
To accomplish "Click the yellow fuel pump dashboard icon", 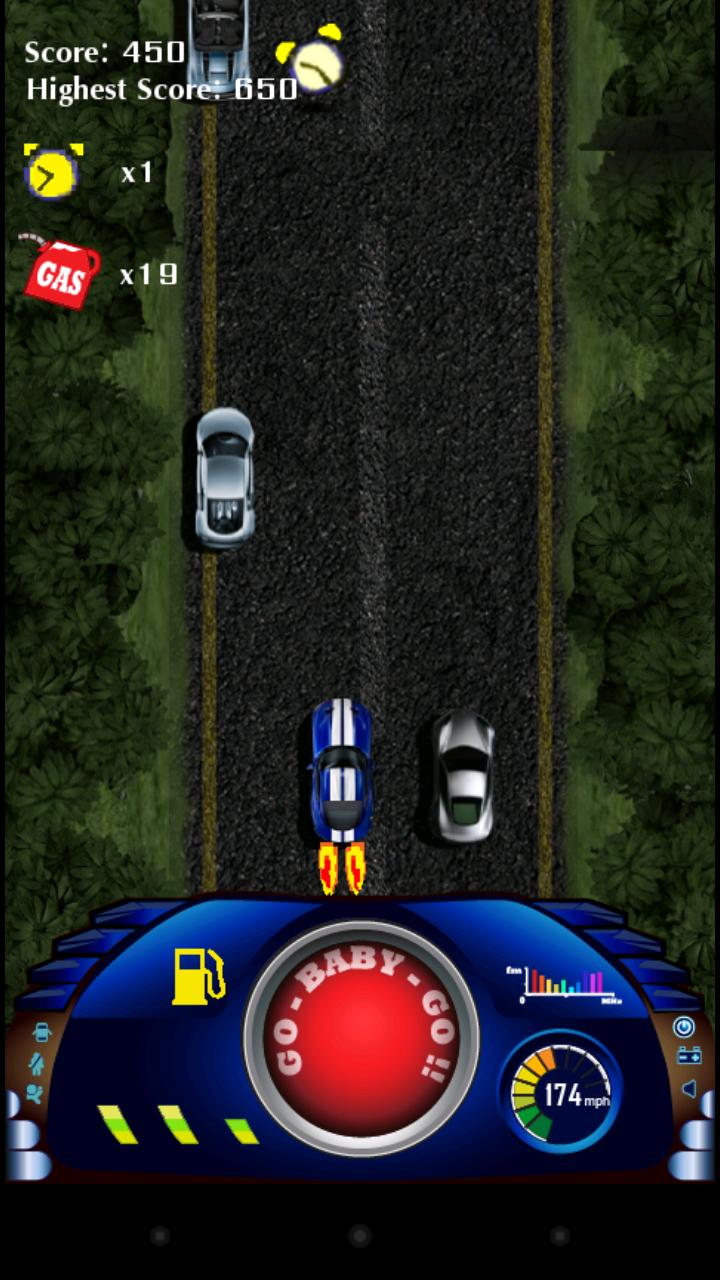I will tap(197, 977).
